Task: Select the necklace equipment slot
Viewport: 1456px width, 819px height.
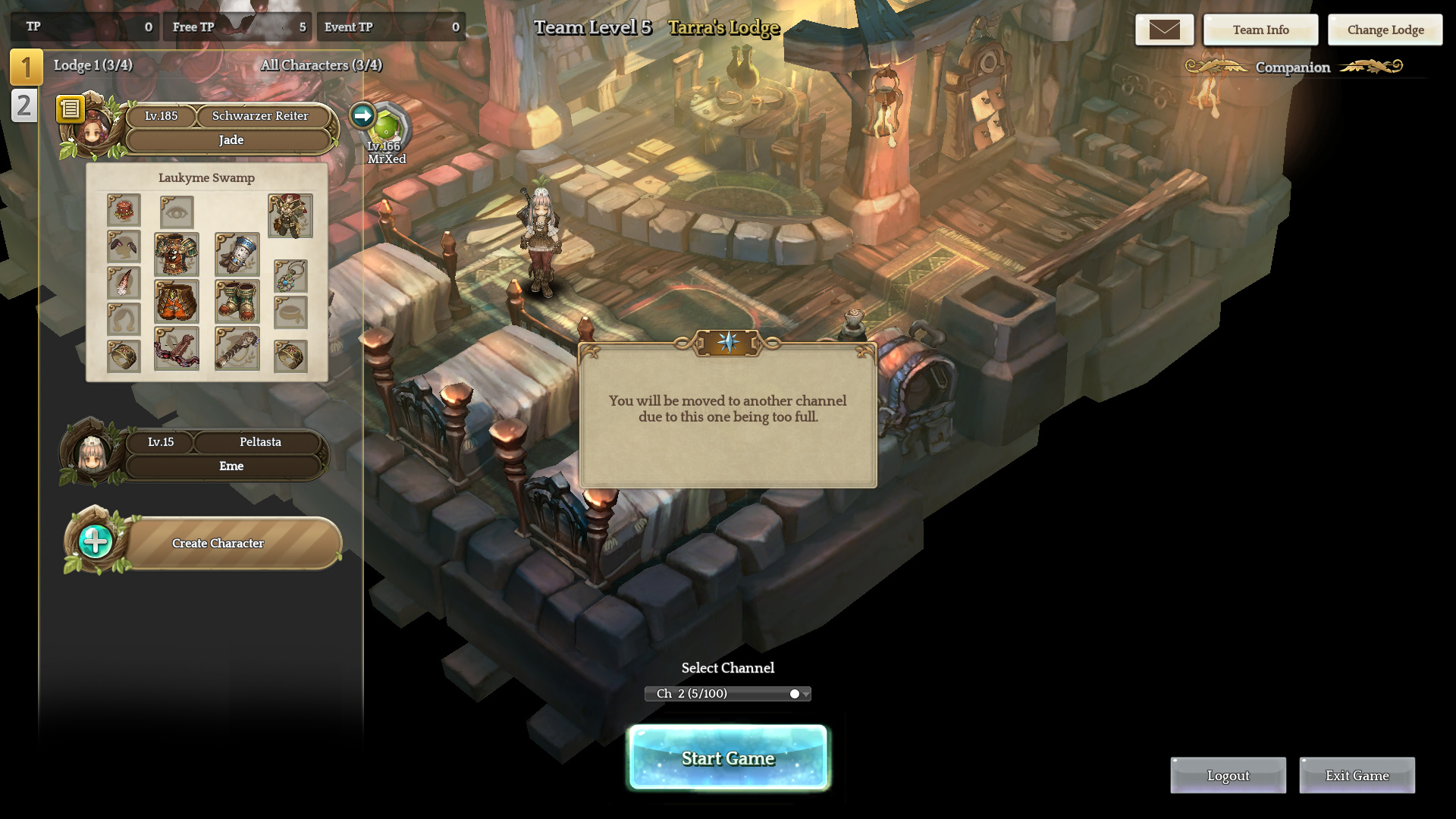Action: pos(290,277)
